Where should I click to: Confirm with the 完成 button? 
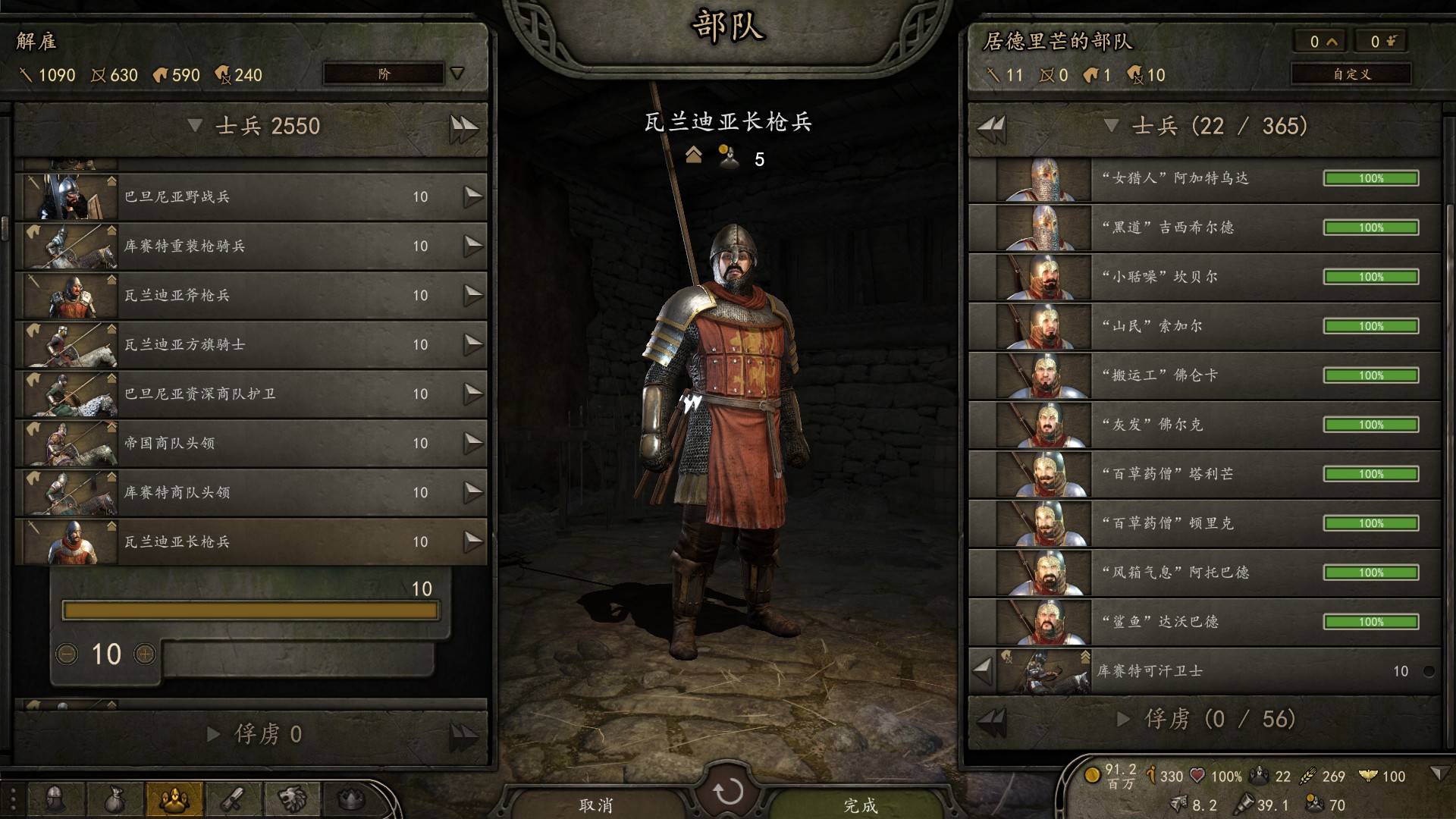pos(860,805)
